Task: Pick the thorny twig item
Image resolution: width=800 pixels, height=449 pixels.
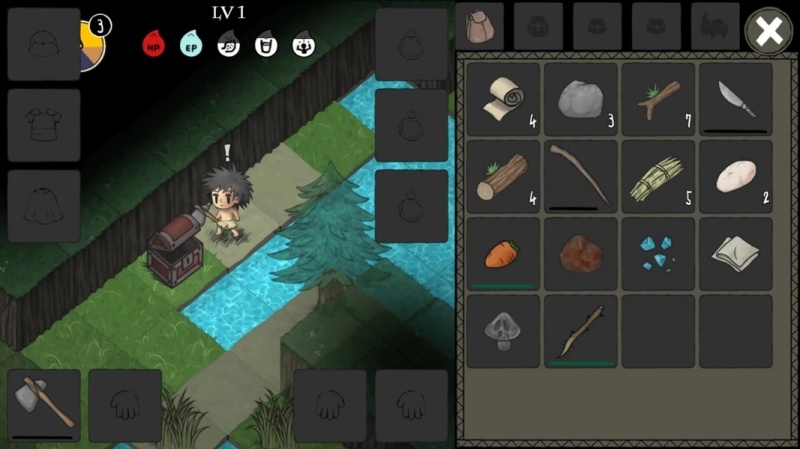Action: click(581, 331)
